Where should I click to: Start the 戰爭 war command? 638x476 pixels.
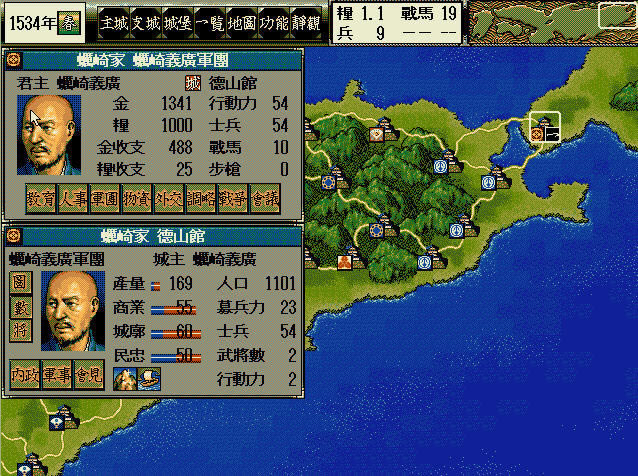coord(233,200)
